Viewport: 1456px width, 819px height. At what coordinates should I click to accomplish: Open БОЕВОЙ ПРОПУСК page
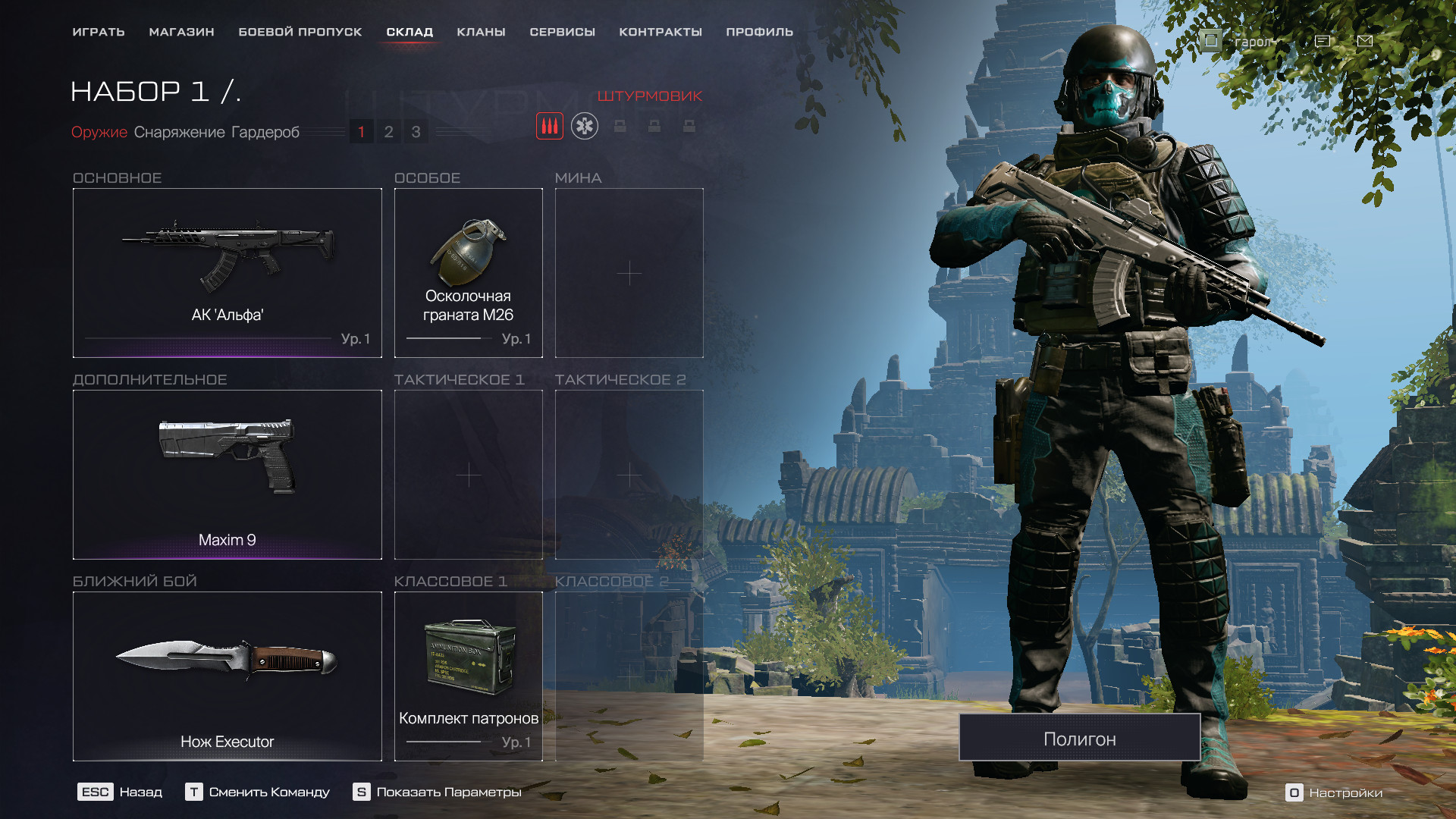tap(300, 32)
